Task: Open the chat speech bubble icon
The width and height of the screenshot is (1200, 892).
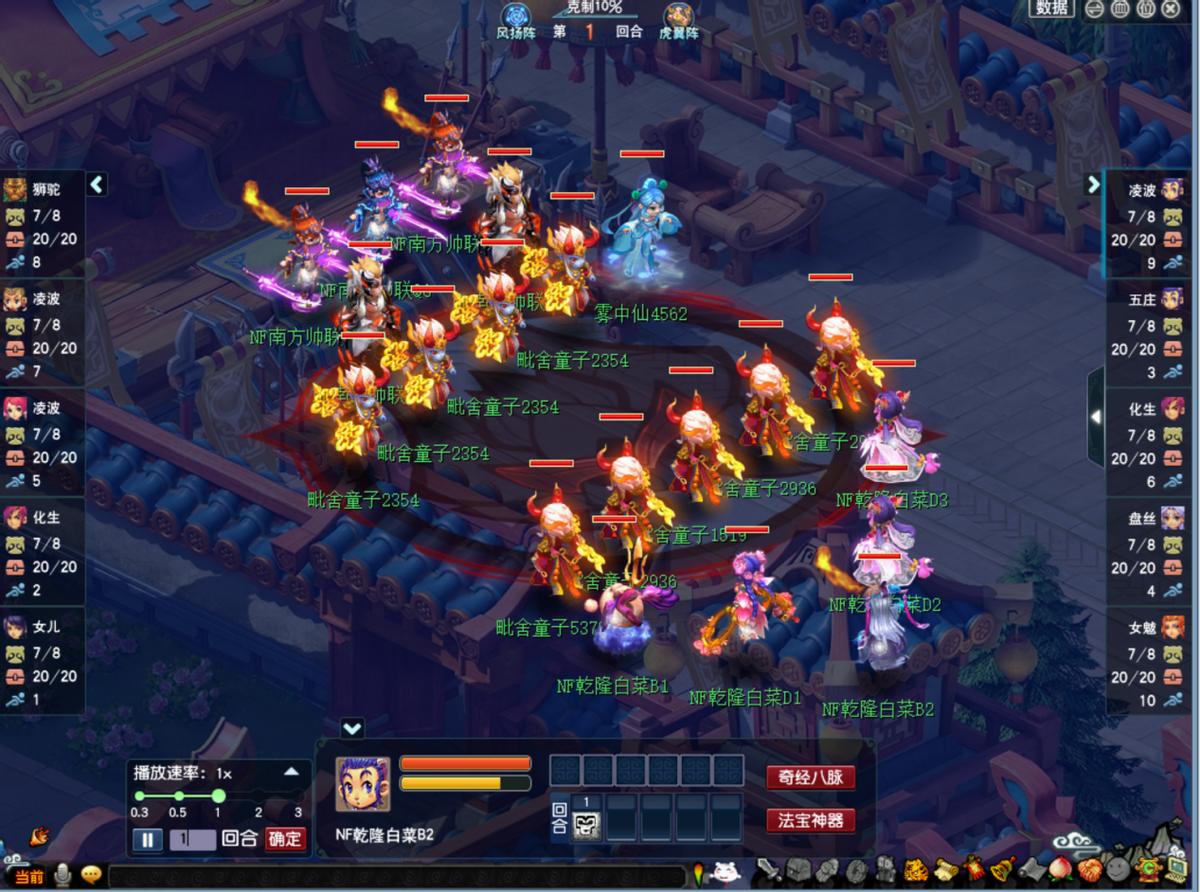Action: 91,876
